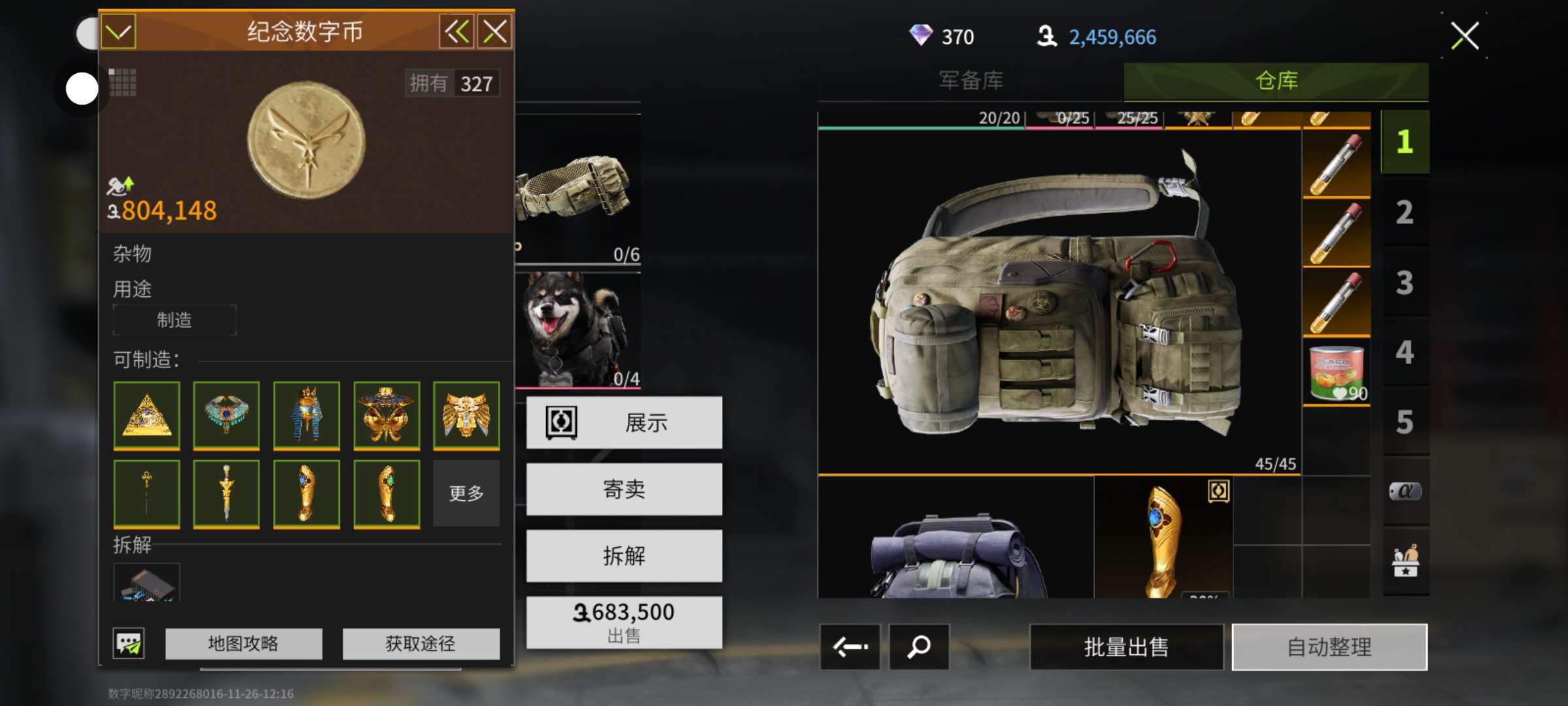
Task: Open warehouse page 2
Action: (1405, 212)
